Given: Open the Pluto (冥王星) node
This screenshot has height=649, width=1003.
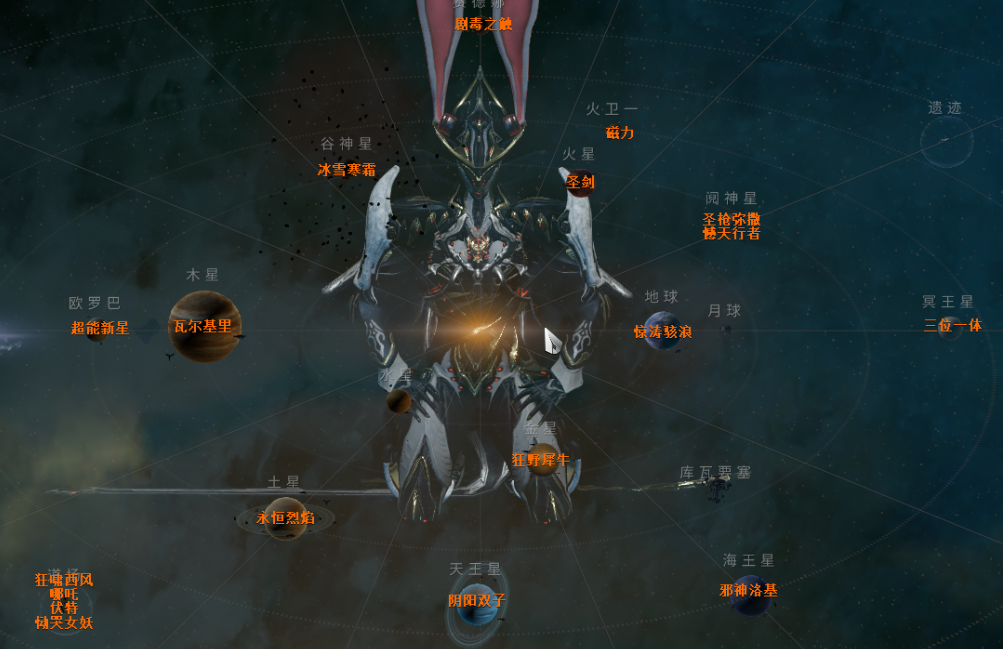Looking at the screenshot, I should point(949,326).
